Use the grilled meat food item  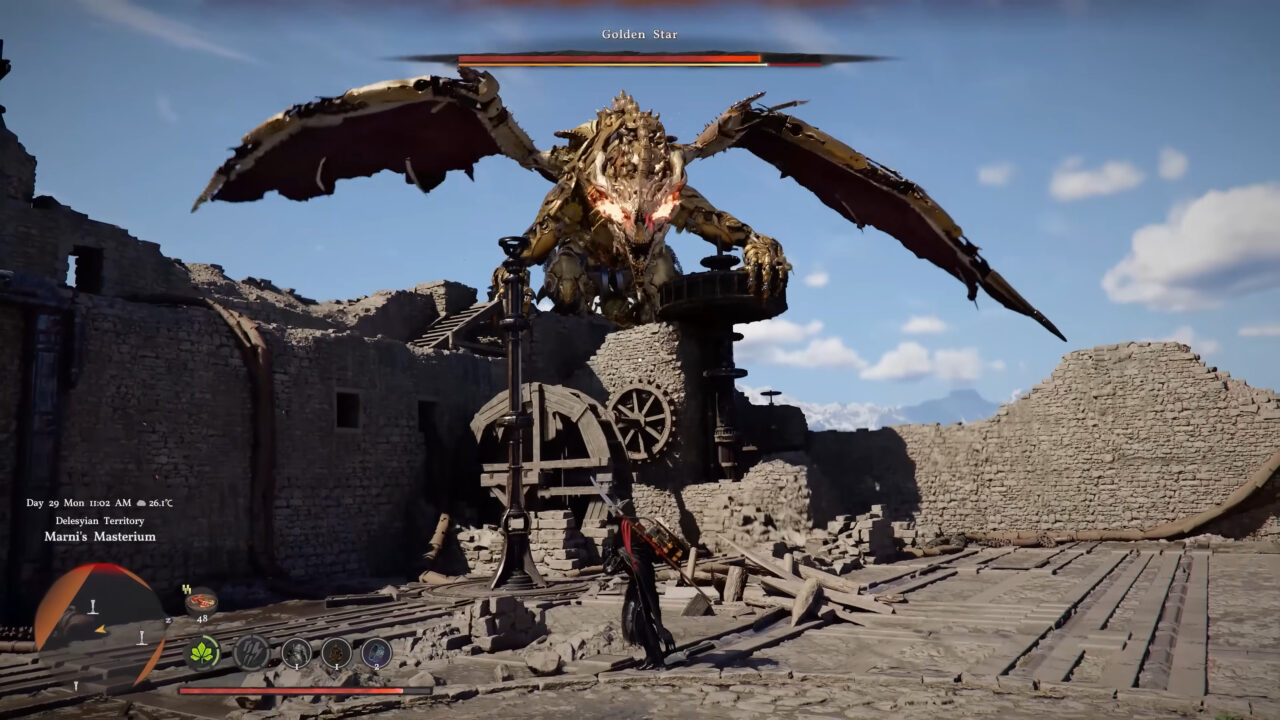(x=202, y=601)
